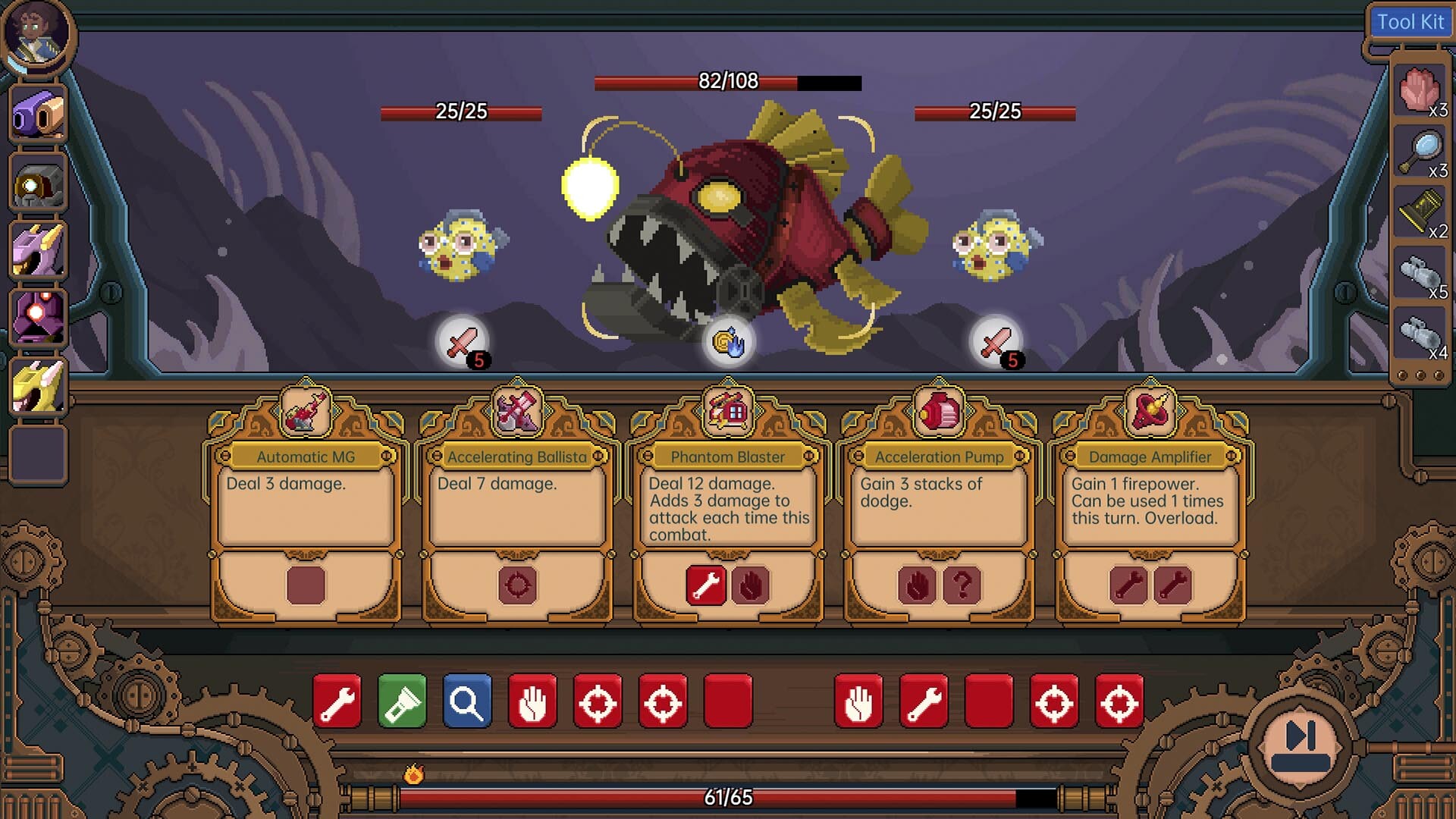Use the pink coral Tool Kit item
The image size is (1456, 819).
pos(1420,91)
